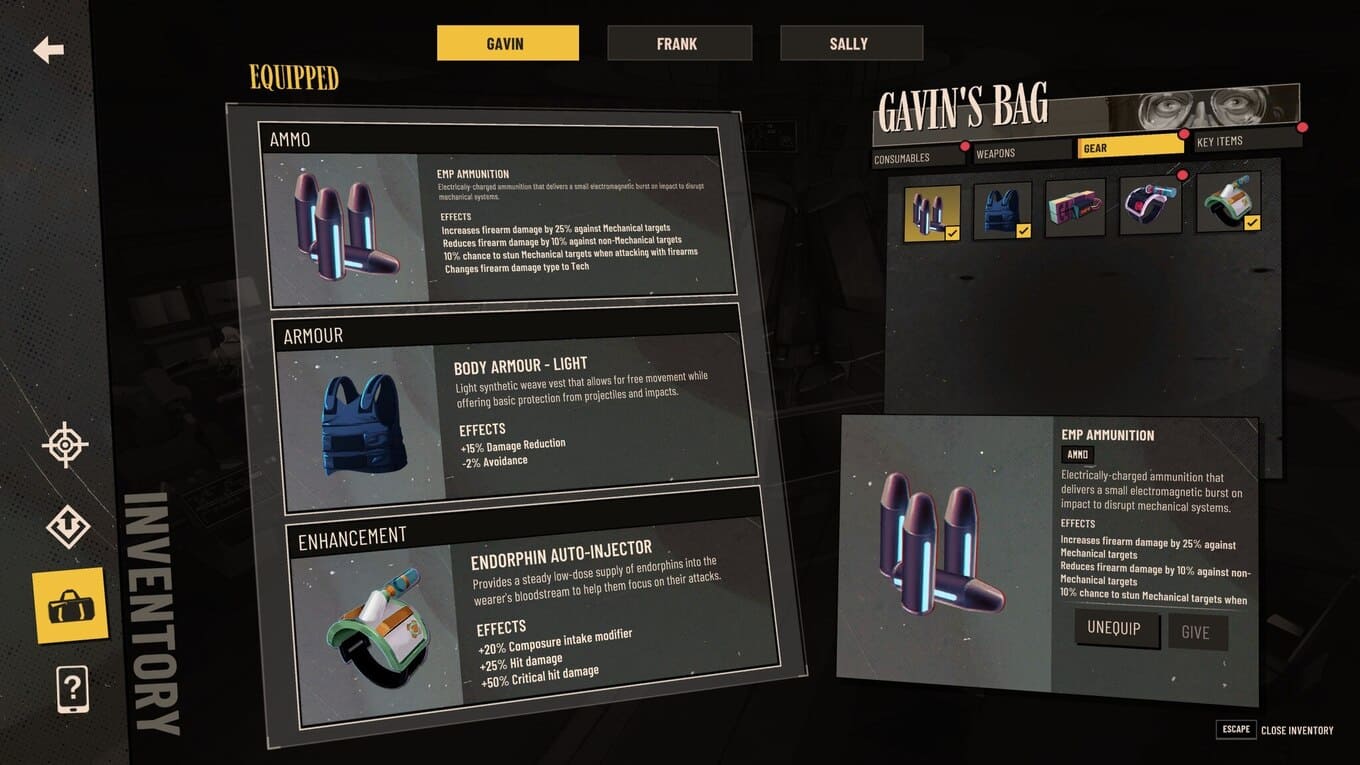This screenshot has height=765, width=1360.
Task: Open the Weapons bag tab
Action: point(1020,153)
